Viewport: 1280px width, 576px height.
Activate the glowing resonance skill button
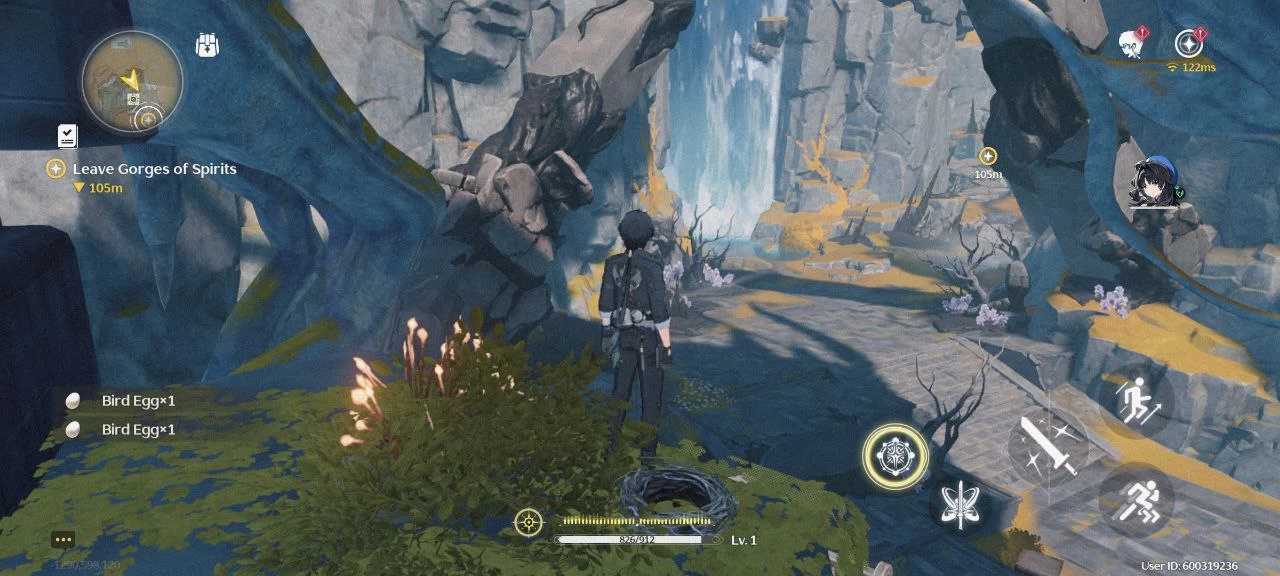[895, 456]
